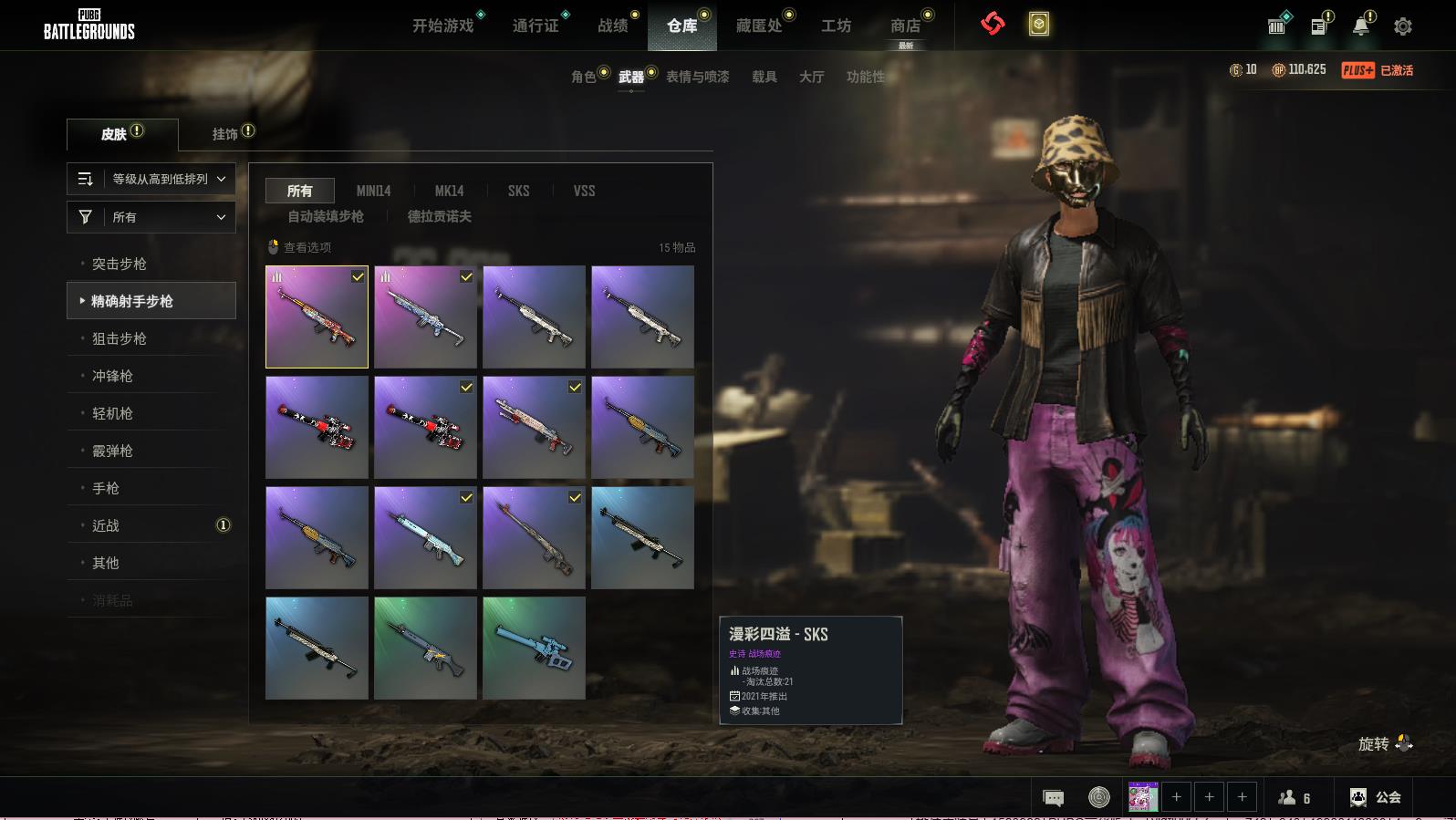Open the settings gear icon
This screenshot has width=1456, height=820.
(x=1403, y=26)
